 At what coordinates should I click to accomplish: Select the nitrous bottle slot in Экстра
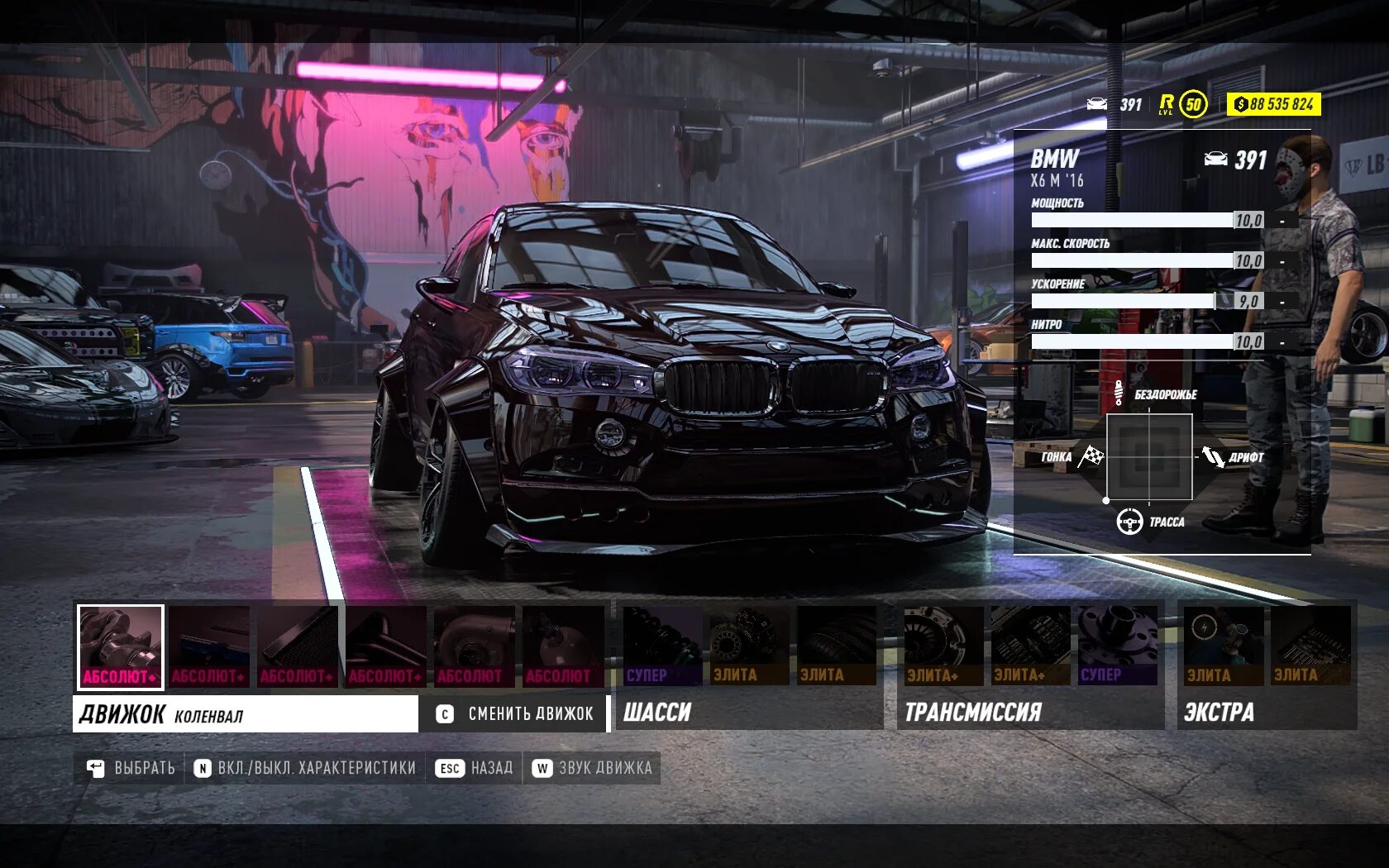click(1223, 646)
